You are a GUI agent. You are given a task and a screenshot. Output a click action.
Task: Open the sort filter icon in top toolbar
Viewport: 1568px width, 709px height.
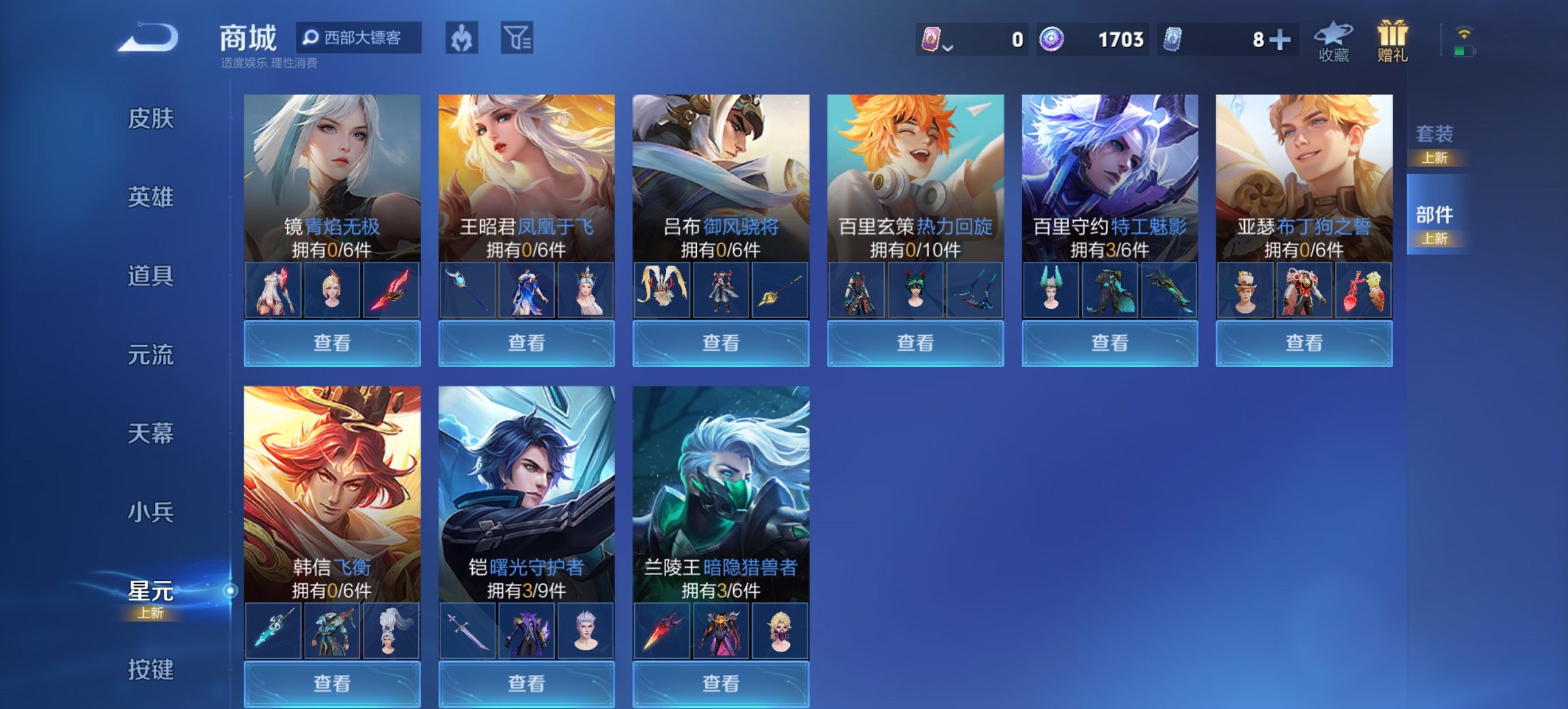pos(516,39)
